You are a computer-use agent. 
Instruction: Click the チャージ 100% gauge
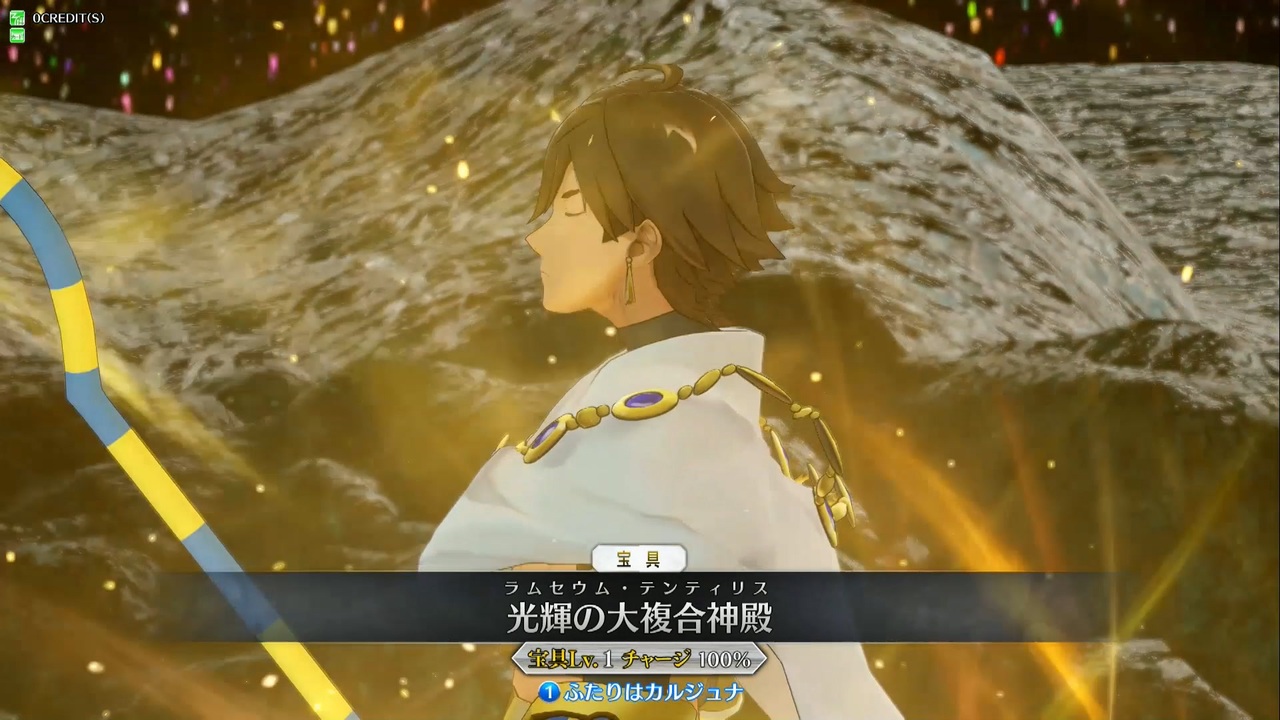tap(690, 659)
